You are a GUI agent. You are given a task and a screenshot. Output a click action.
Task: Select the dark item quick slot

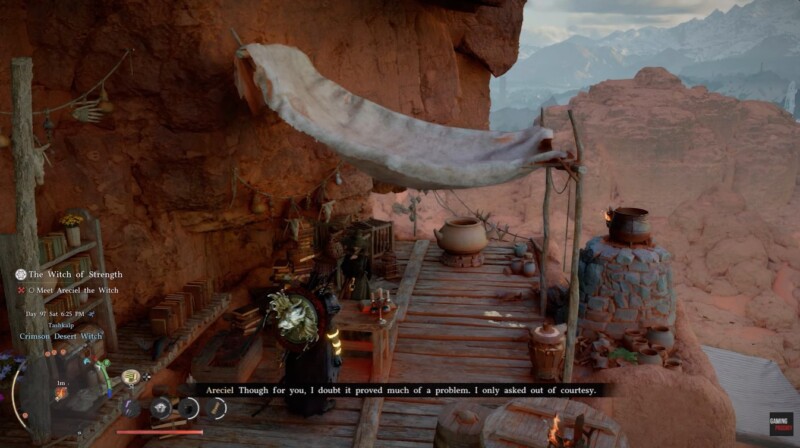pos(188,408)
